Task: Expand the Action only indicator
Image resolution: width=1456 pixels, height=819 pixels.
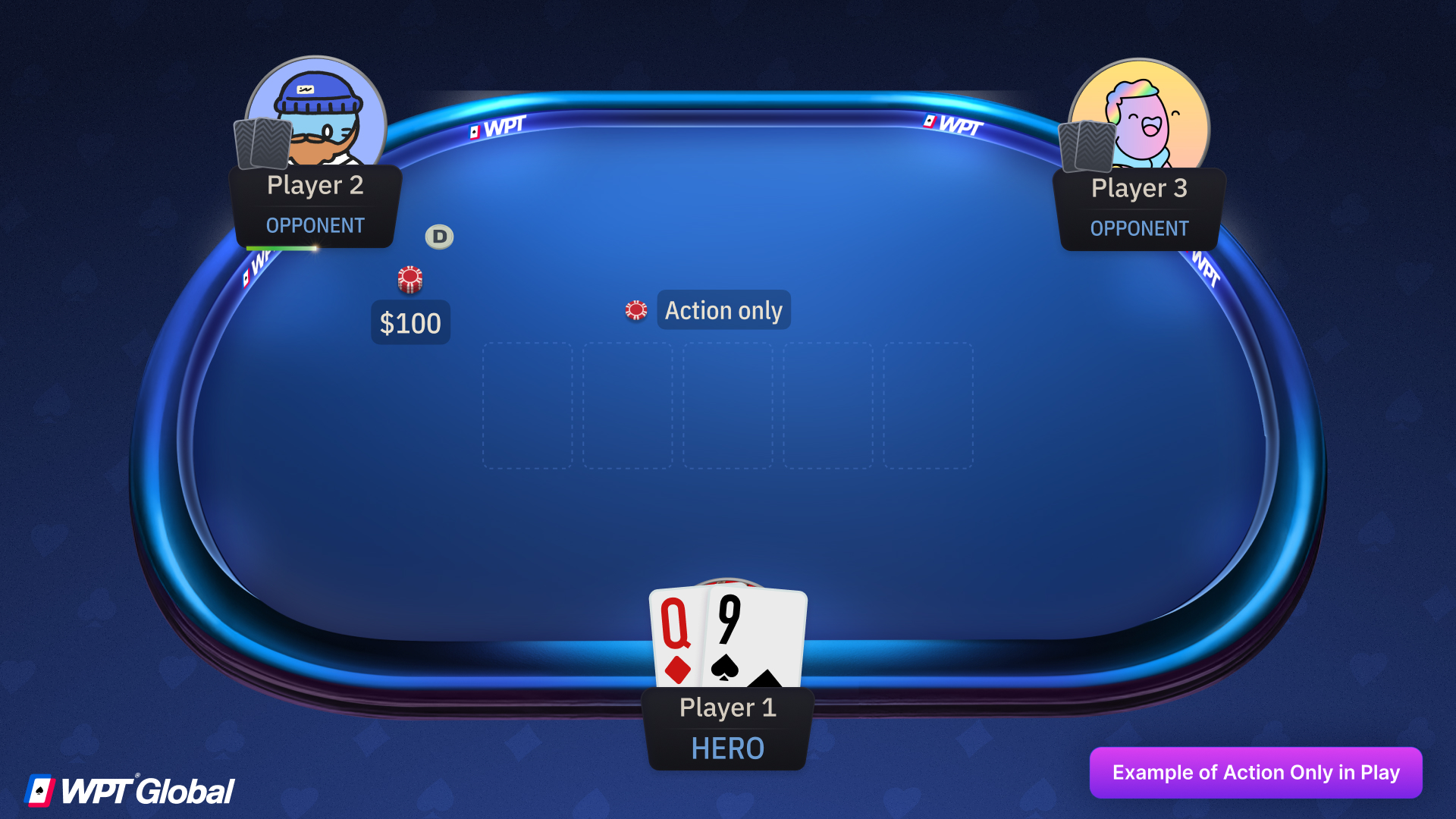Action: click(x=723, y=309)
